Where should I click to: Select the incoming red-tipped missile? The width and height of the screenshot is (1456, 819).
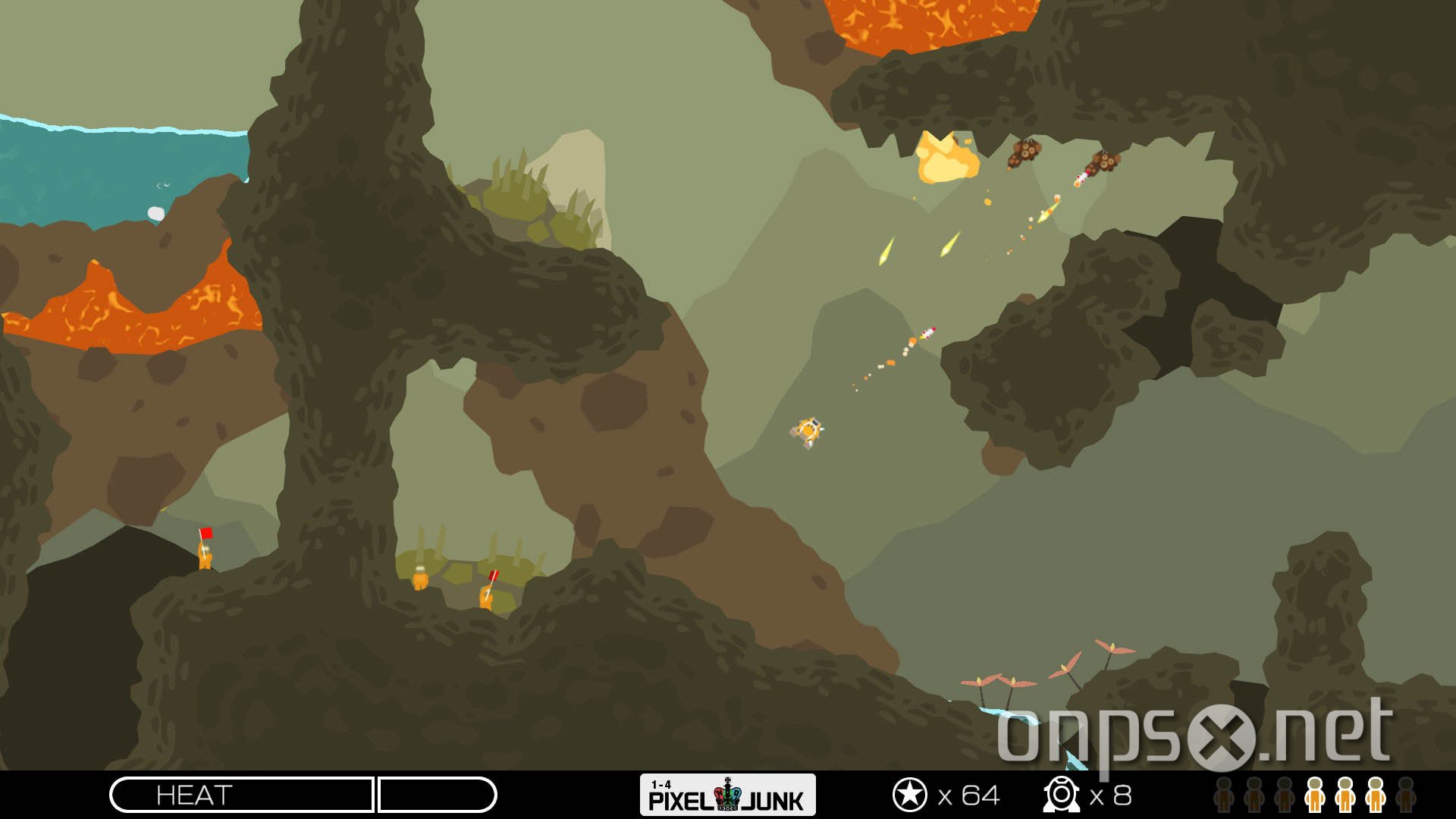(930, 332)
